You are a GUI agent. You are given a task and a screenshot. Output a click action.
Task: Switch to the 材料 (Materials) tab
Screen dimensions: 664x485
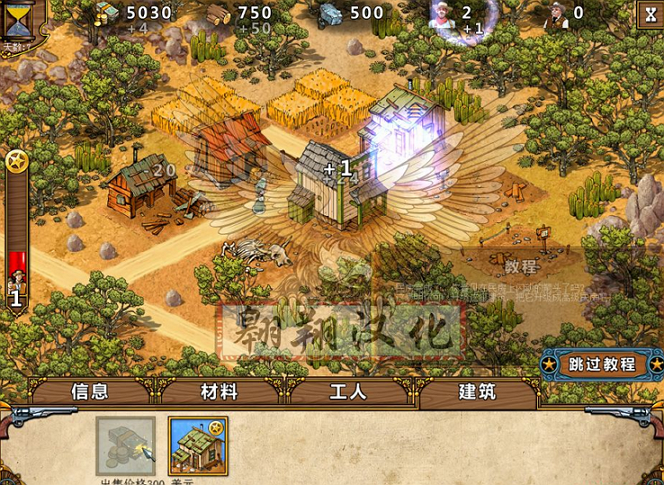[x=221, y=392]
